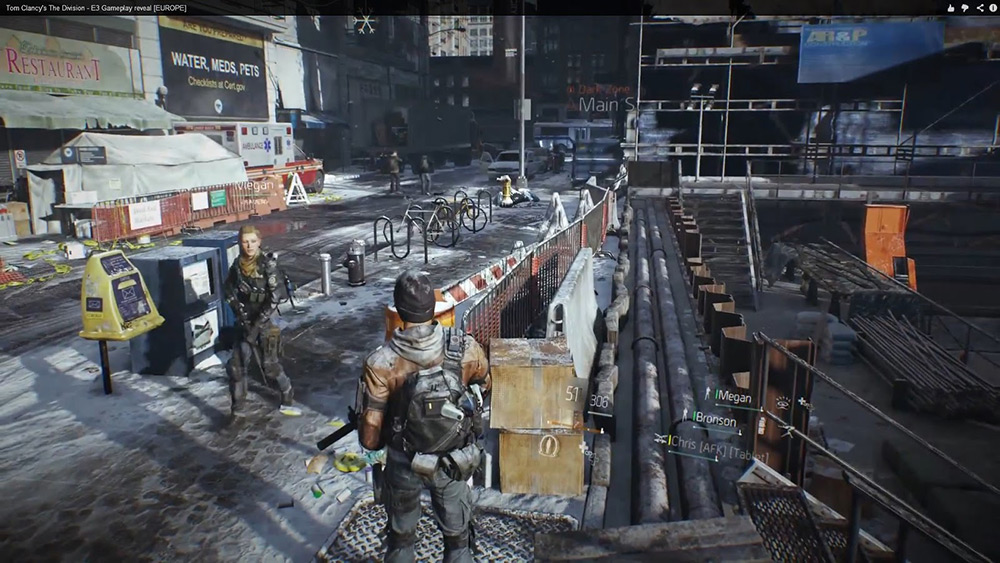Screen dimensions: 1000x563
Task: Like the video with thumbs-up
Action: (x=949, y=7)
